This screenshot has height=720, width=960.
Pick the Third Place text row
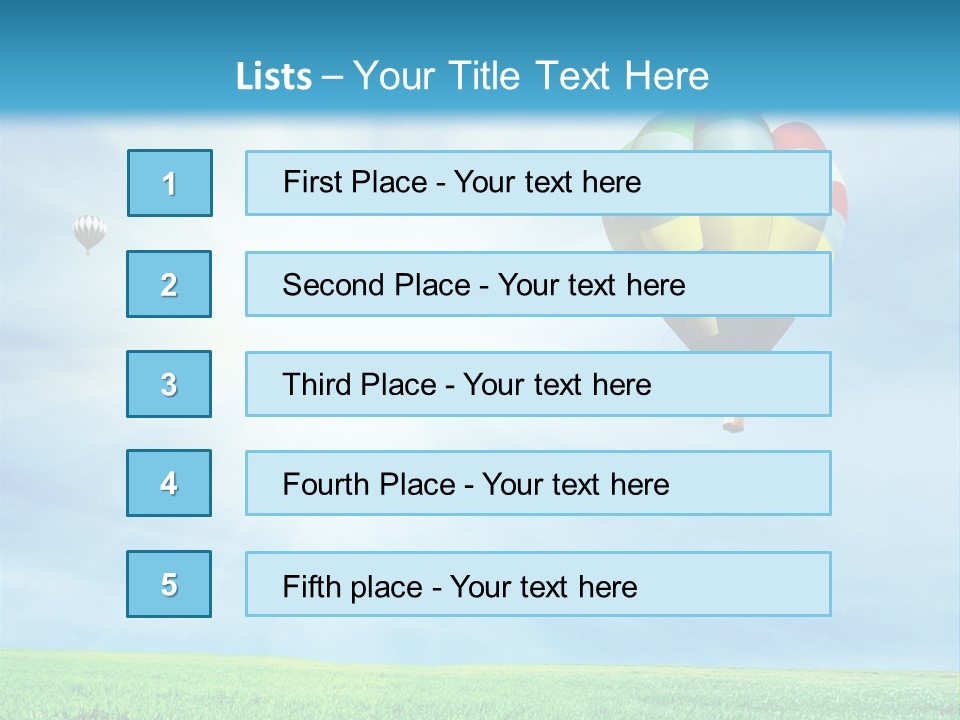[538, 384]
